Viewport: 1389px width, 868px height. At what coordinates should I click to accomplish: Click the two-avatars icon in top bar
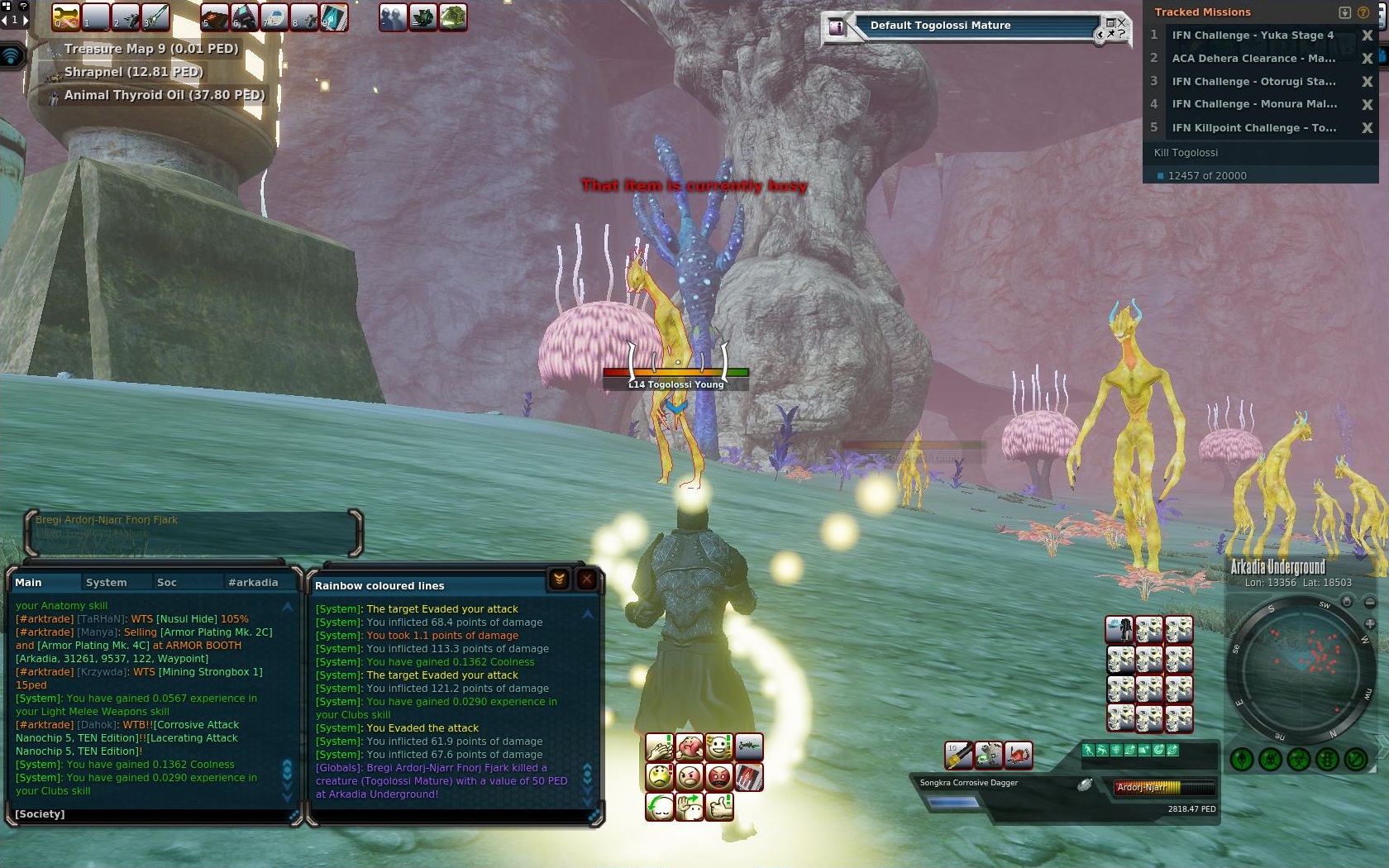click(x=393, y=17)
